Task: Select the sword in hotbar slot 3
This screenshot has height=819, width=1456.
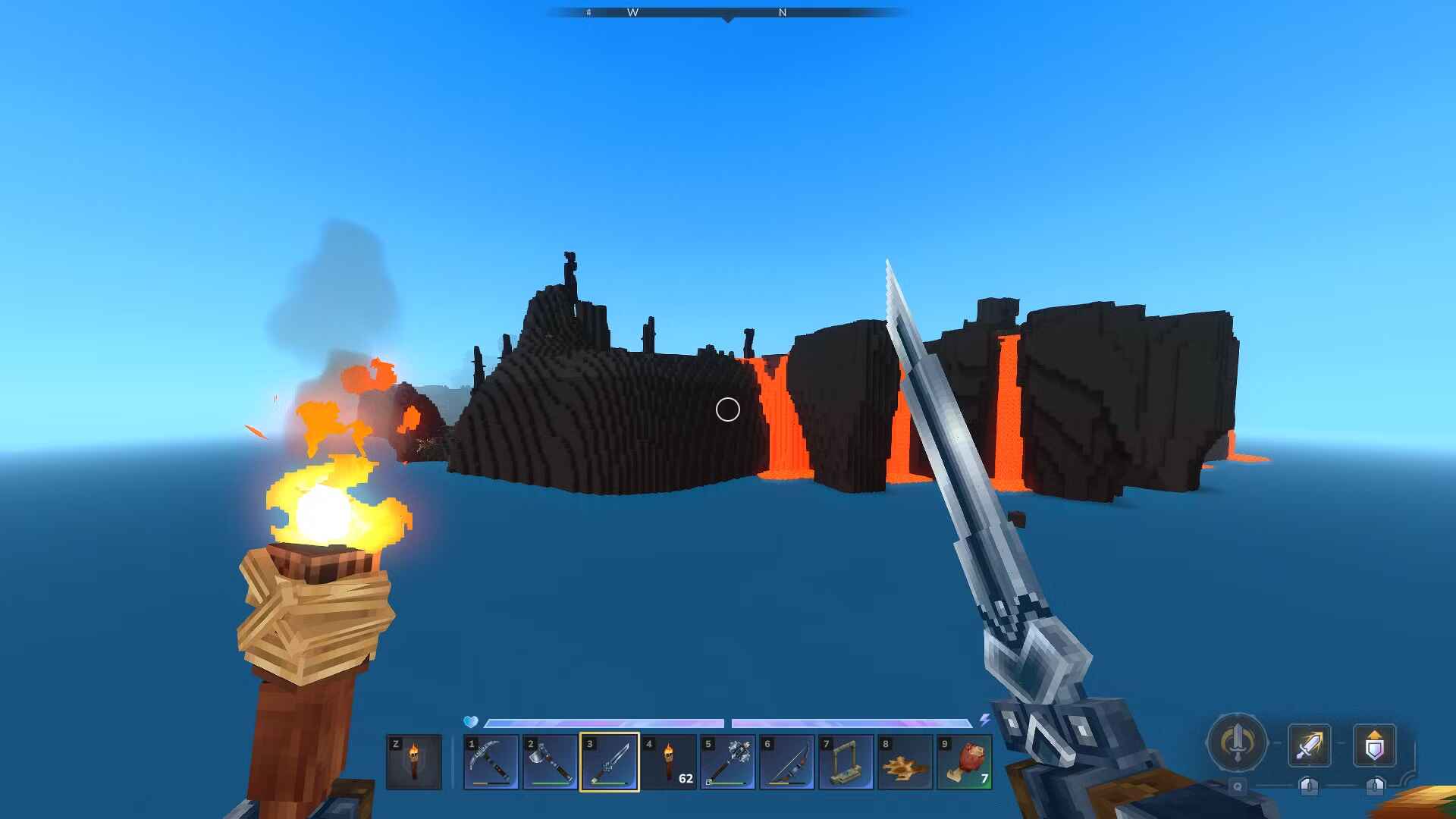Action: coord(609,762)
